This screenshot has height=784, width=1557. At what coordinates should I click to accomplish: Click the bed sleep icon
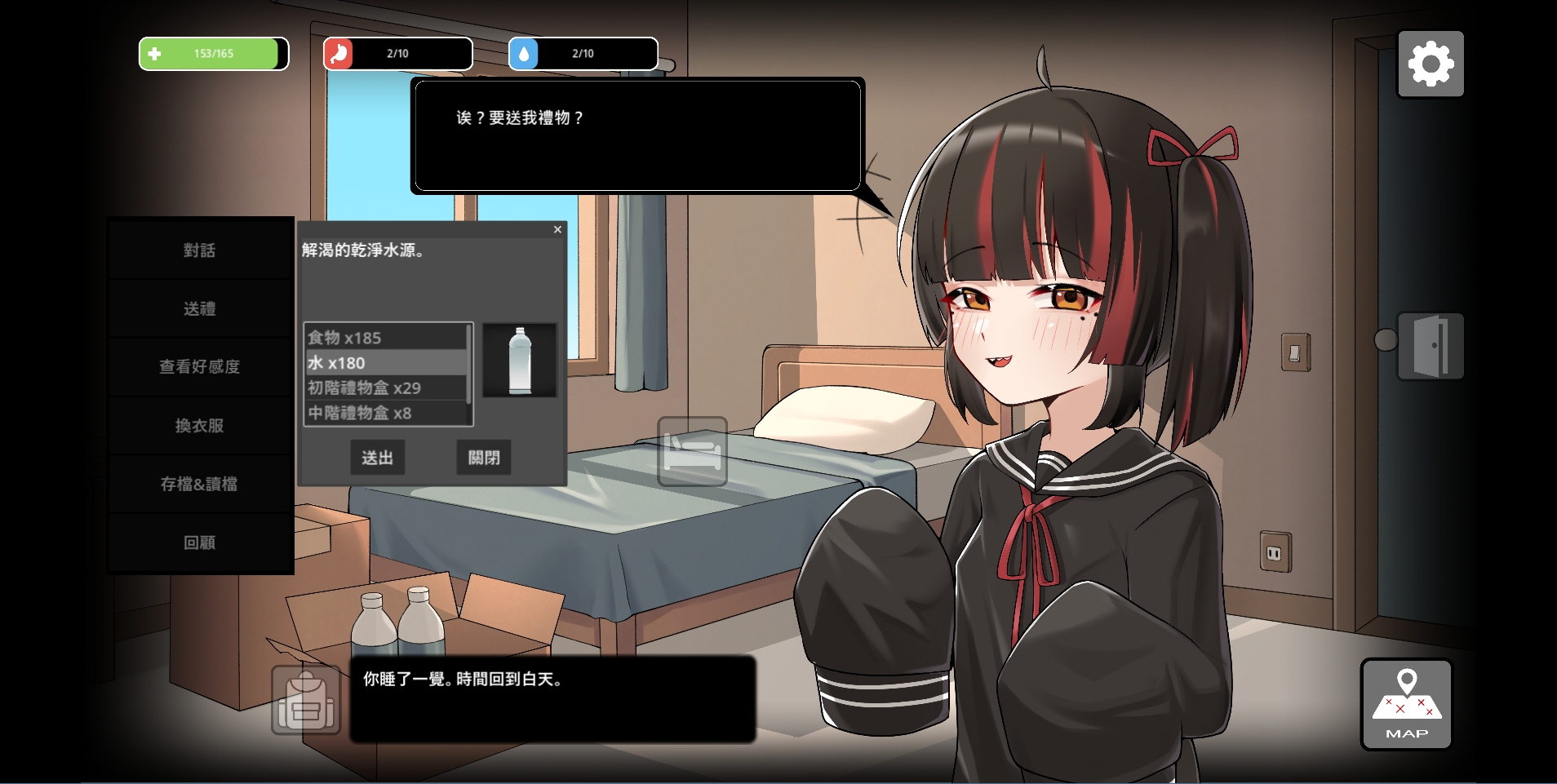692,451
